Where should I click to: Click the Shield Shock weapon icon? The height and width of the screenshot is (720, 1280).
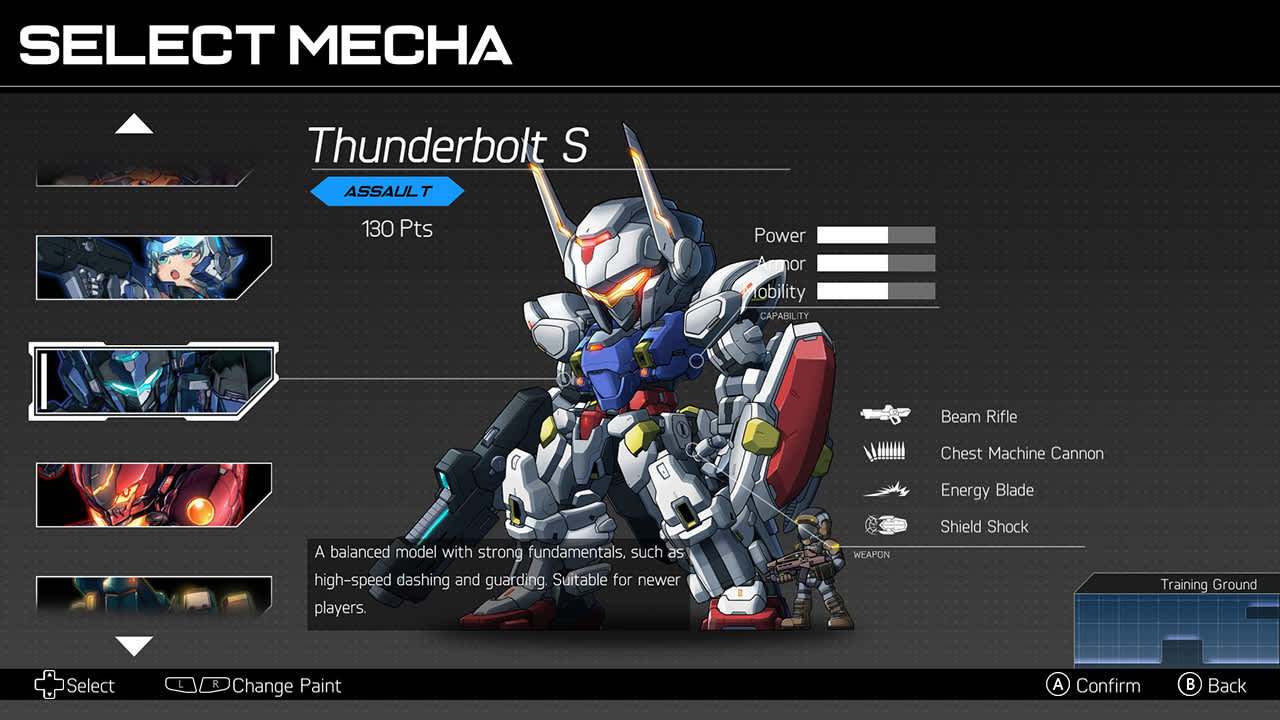pos(886,526)
